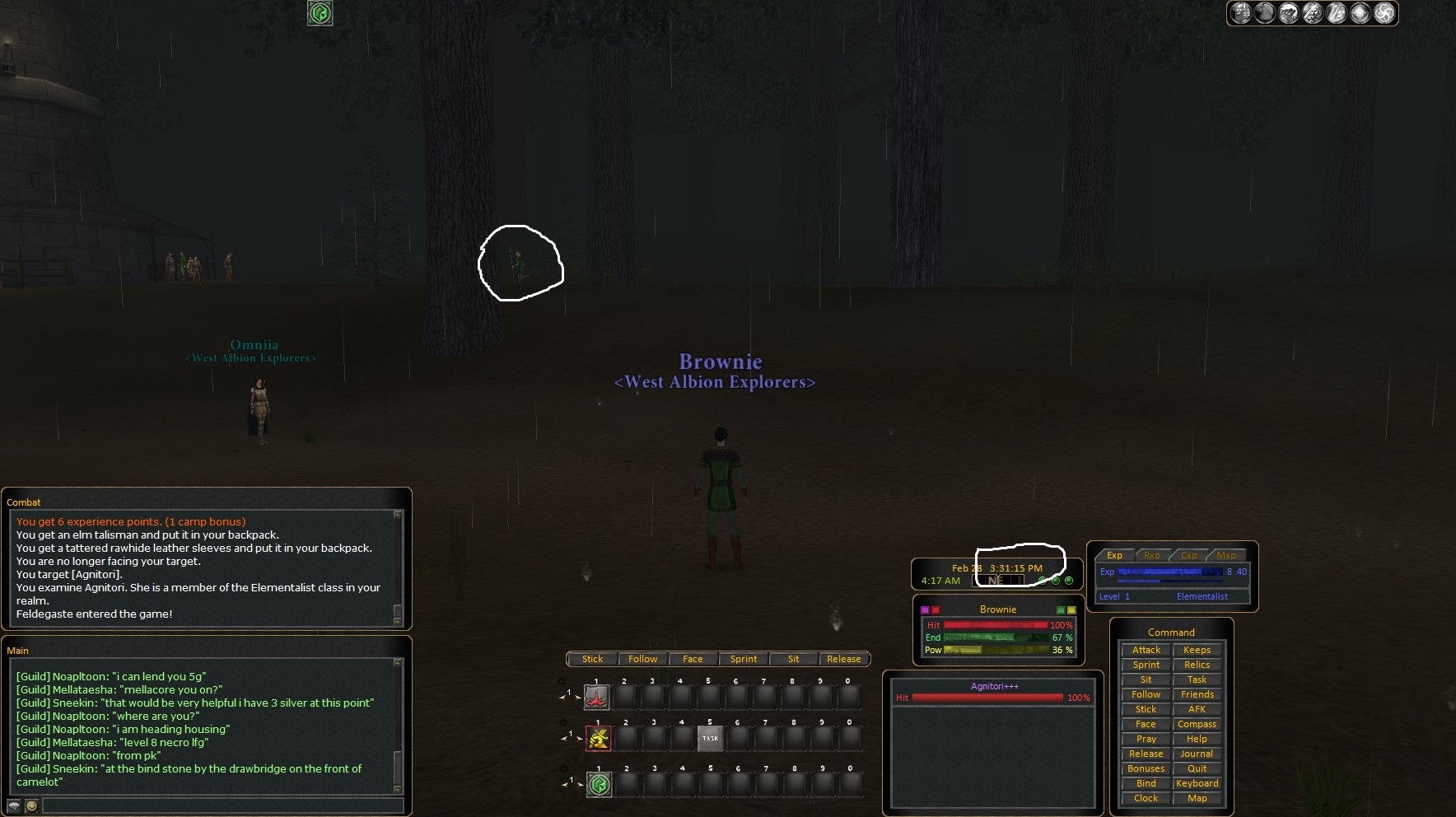Click the chat input field
Screen dimensions: 1456x817
[222, 805]
